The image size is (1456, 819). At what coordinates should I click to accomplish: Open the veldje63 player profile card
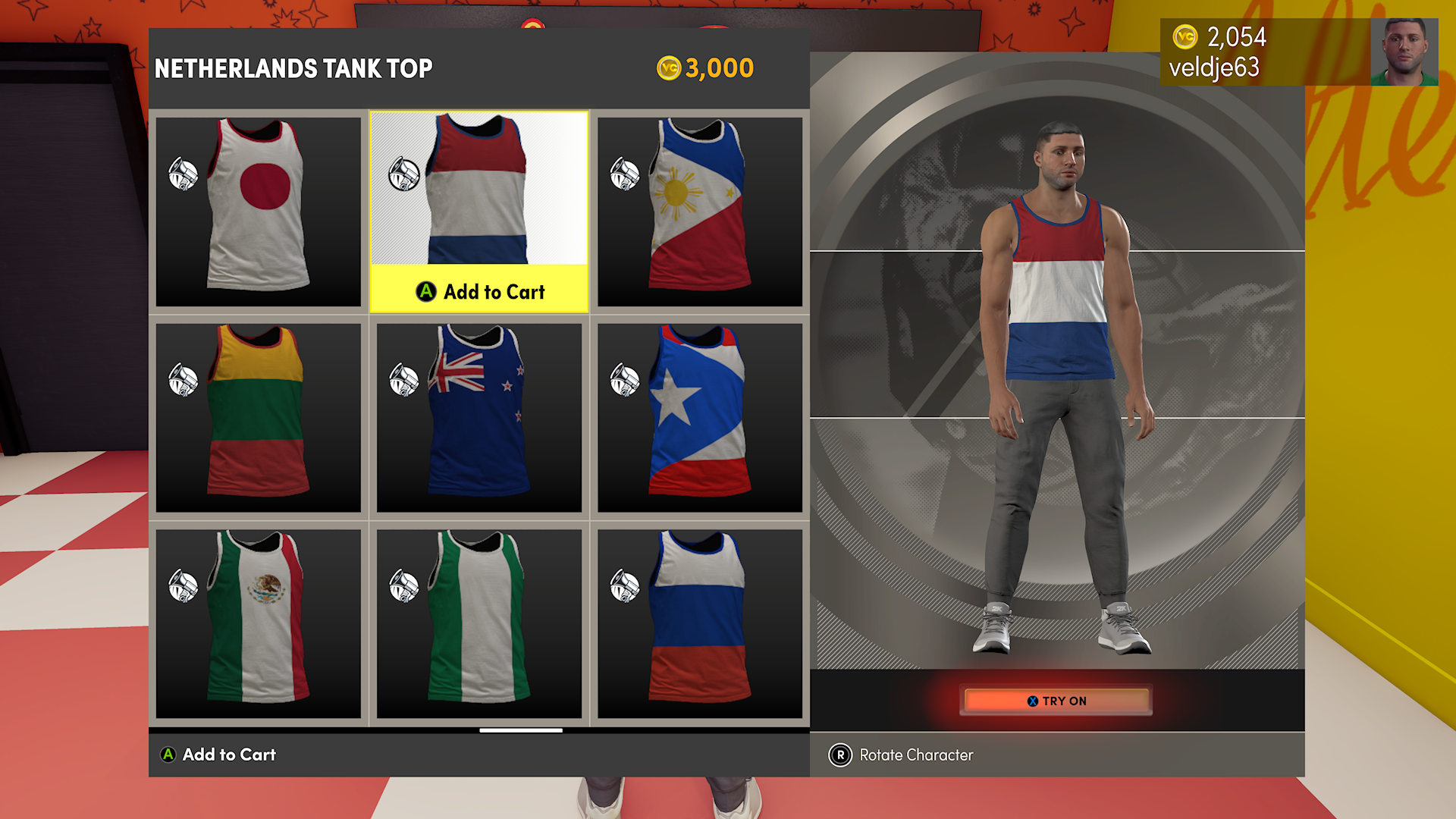(1298, 52)
